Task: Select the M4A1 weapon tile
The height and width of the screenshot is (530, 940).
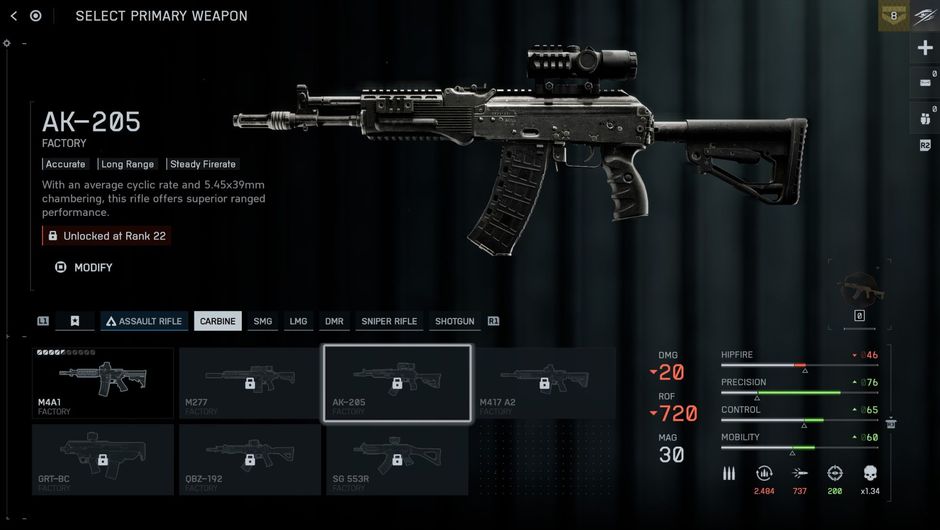Action: (x=103, y=383)
